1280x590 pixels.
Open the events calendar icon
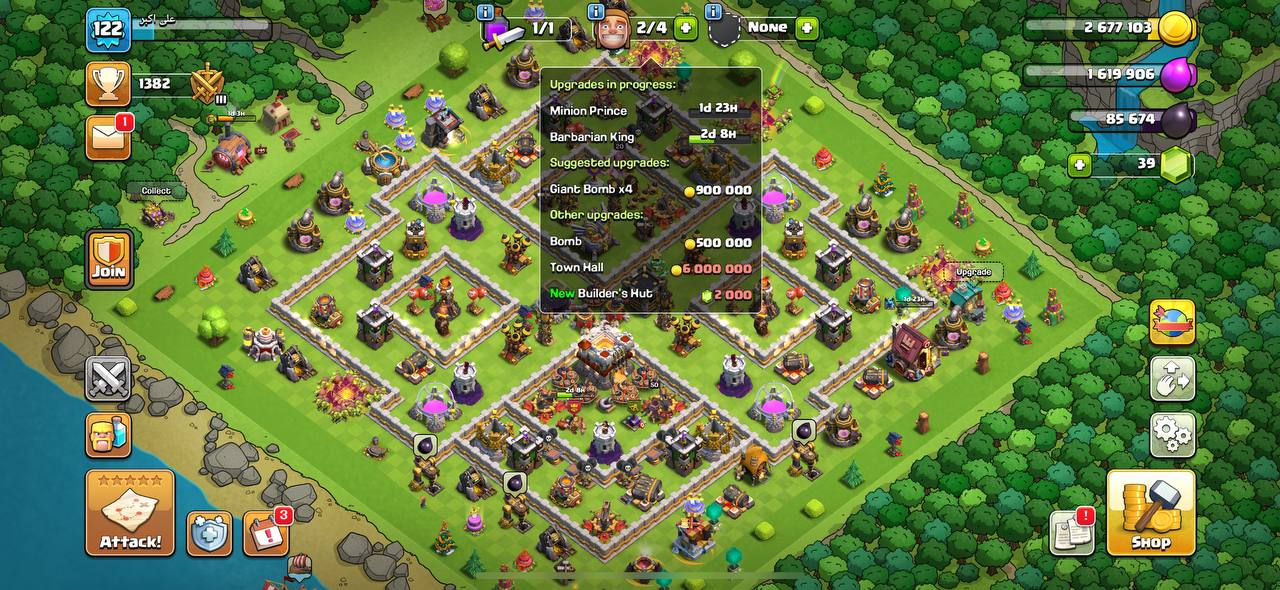(x=266, y=534)
